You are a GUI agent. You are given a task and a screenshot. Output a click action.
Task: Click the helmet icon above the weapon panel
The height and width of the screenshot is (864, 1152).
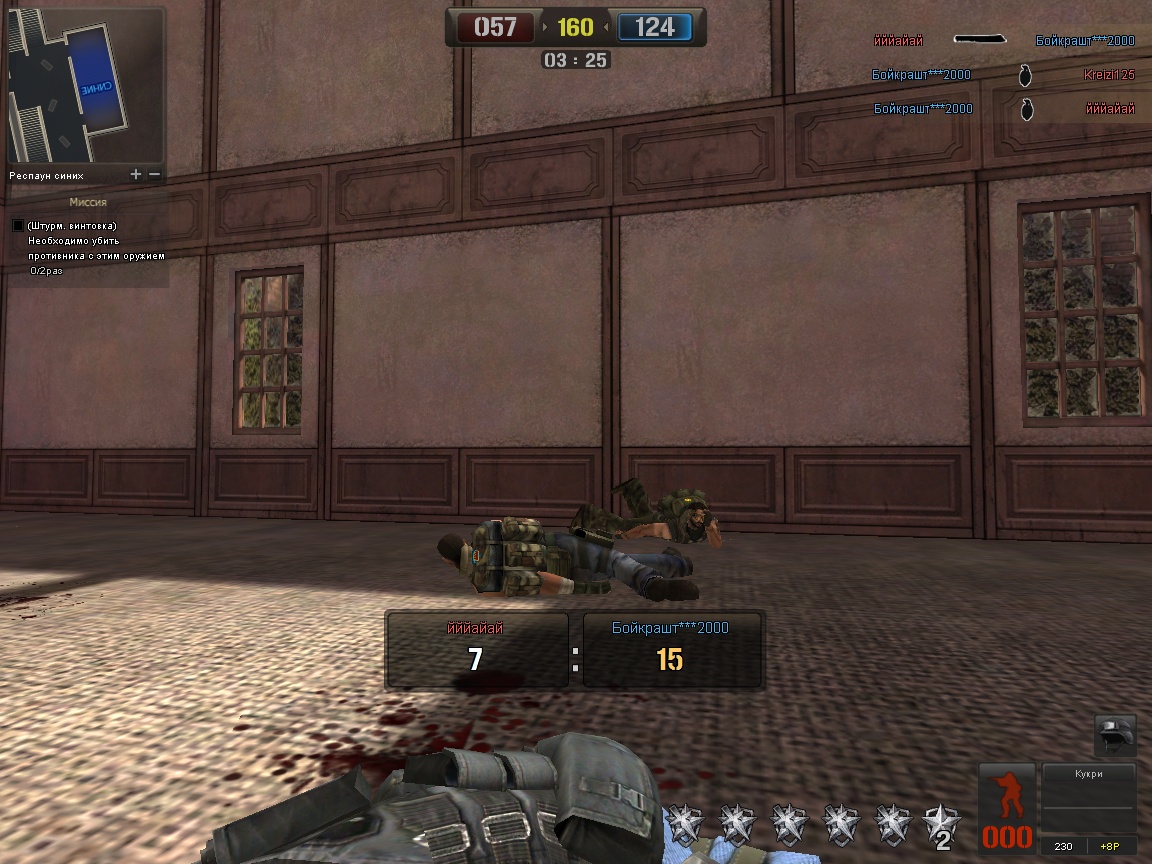(1113, 734)
